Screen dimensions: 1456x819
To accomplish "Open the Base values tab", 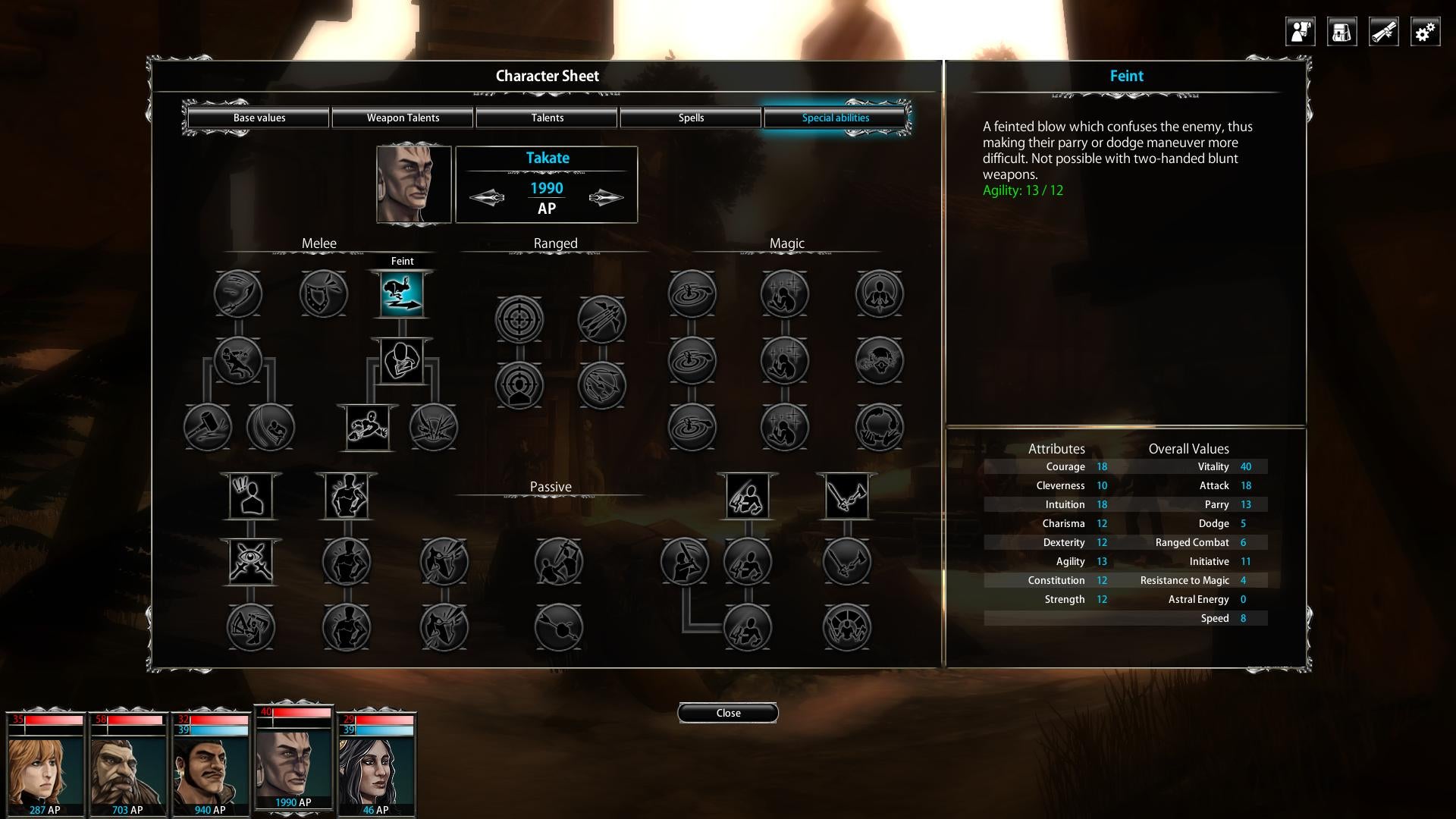I will tap(259, 118).
